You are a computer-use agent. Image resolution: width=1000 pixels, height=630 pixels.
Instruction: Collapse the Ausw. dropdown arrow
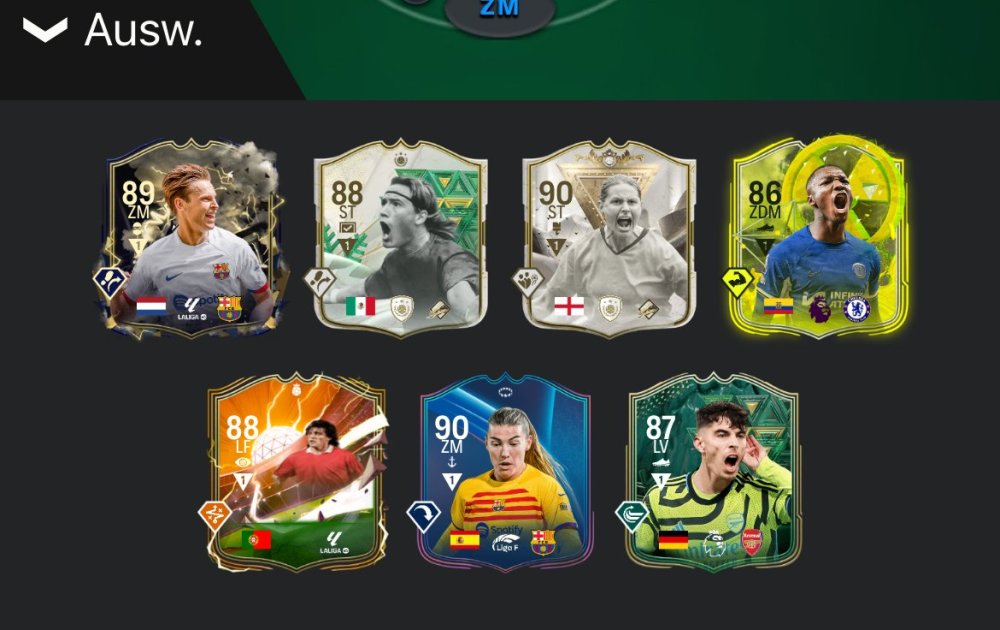tap(45, 31)
